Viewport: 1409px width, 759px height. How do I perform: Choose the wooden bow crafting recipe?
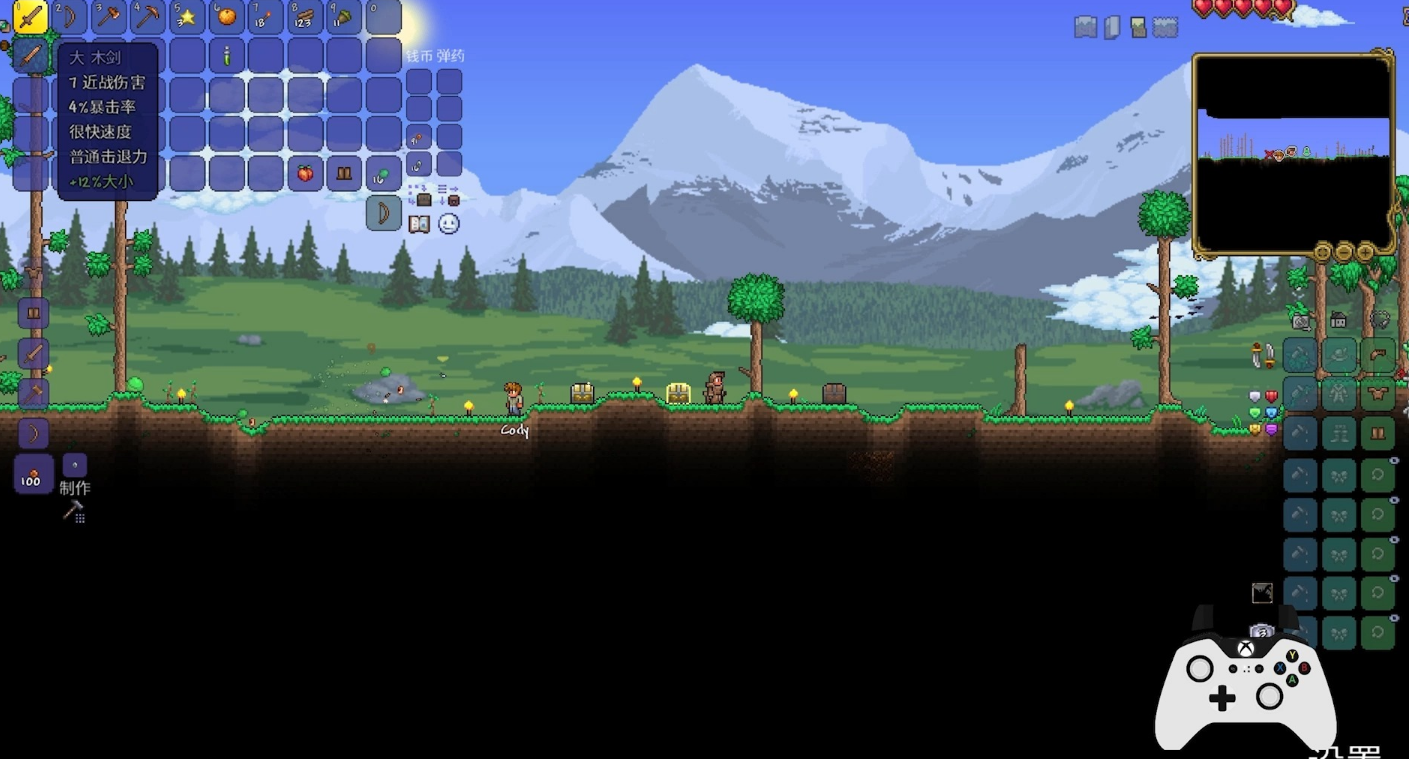33,433
